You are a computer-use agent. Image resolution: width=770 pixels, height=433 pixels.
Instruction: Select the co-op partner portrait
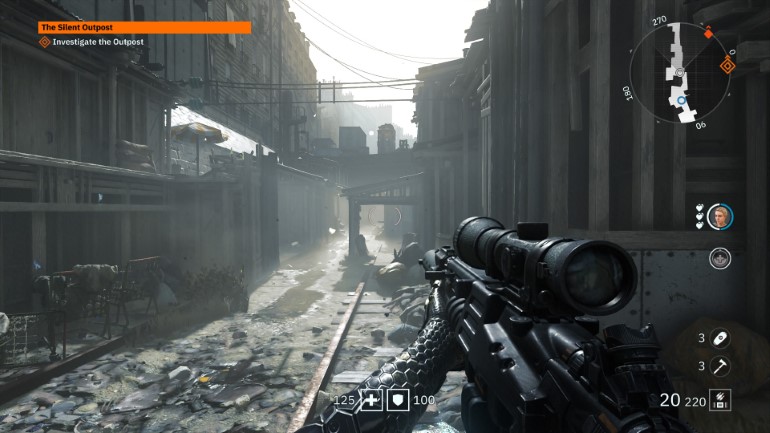(x=719, y=217)
